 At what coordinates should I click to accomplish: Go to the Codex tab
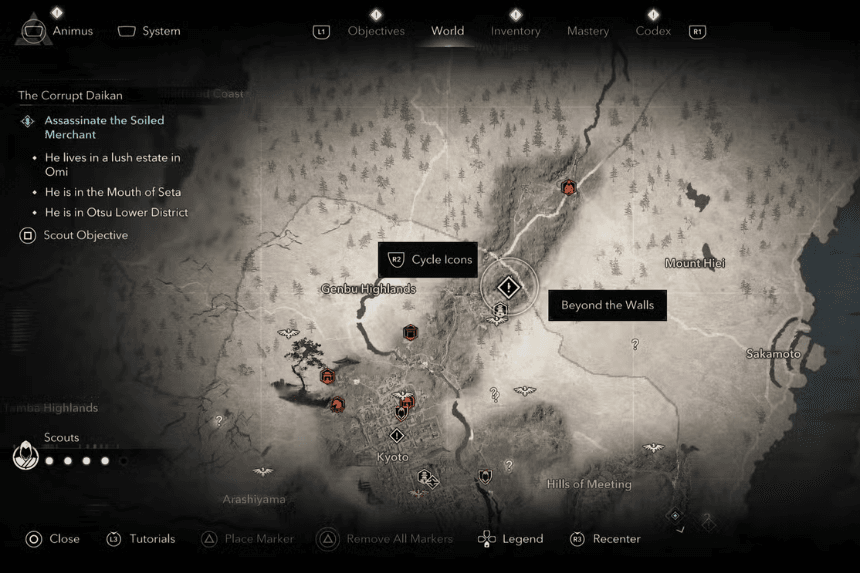coord(653,31)
